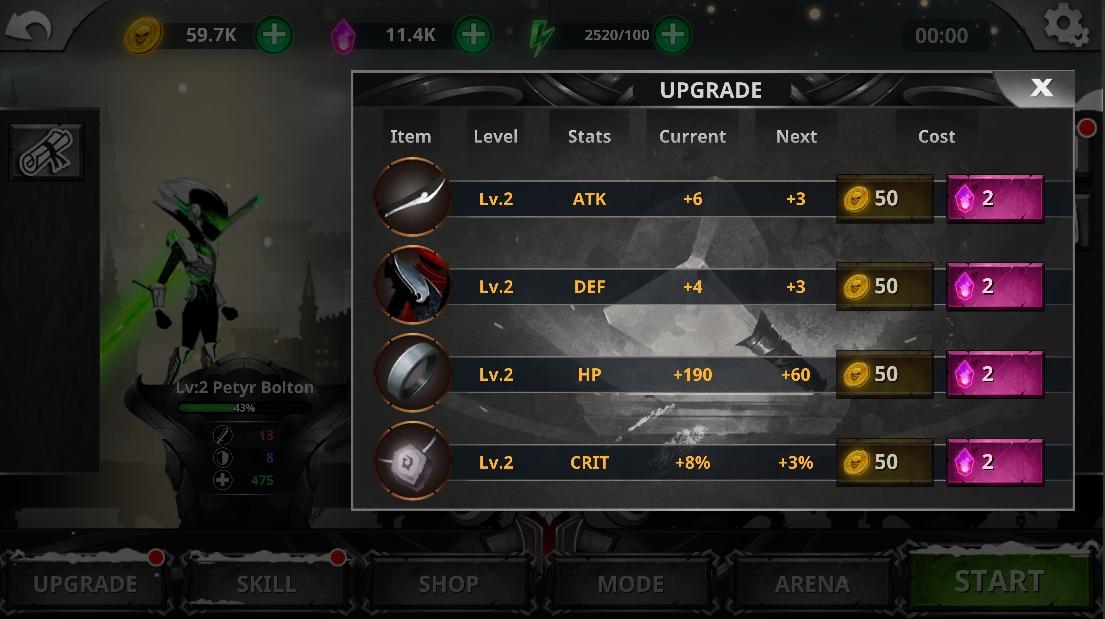Upgrade ATK weapon with 2 gems

(x=995, y=198)
